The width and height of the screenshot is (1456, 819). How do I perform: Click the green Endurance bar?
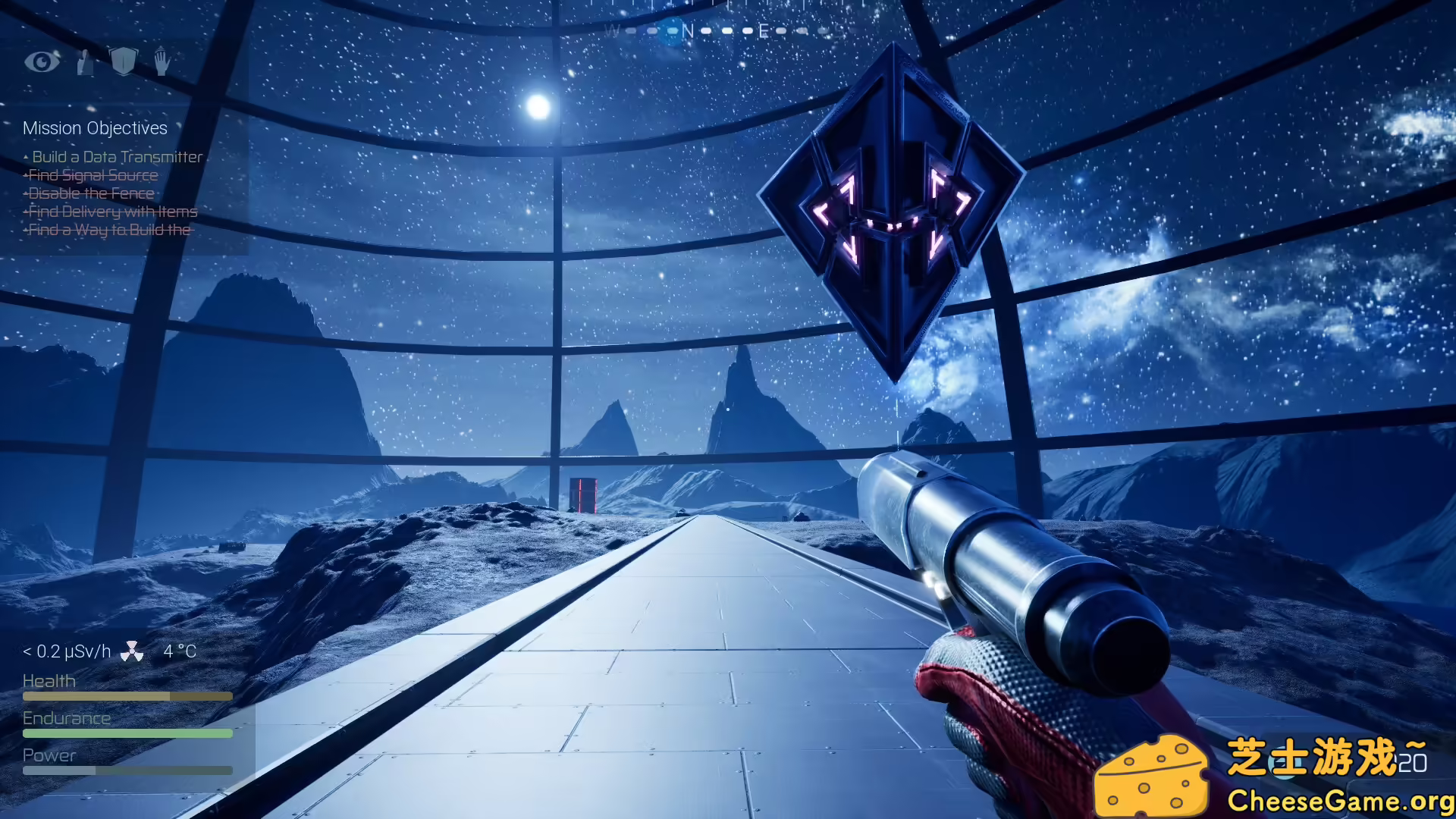click(127, 733)
